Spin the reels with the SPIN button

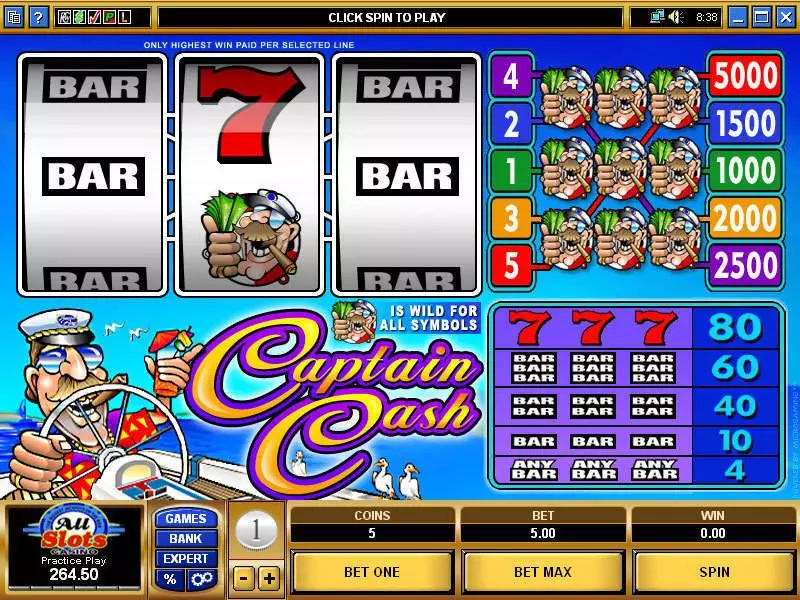click(x=714, y=572)
